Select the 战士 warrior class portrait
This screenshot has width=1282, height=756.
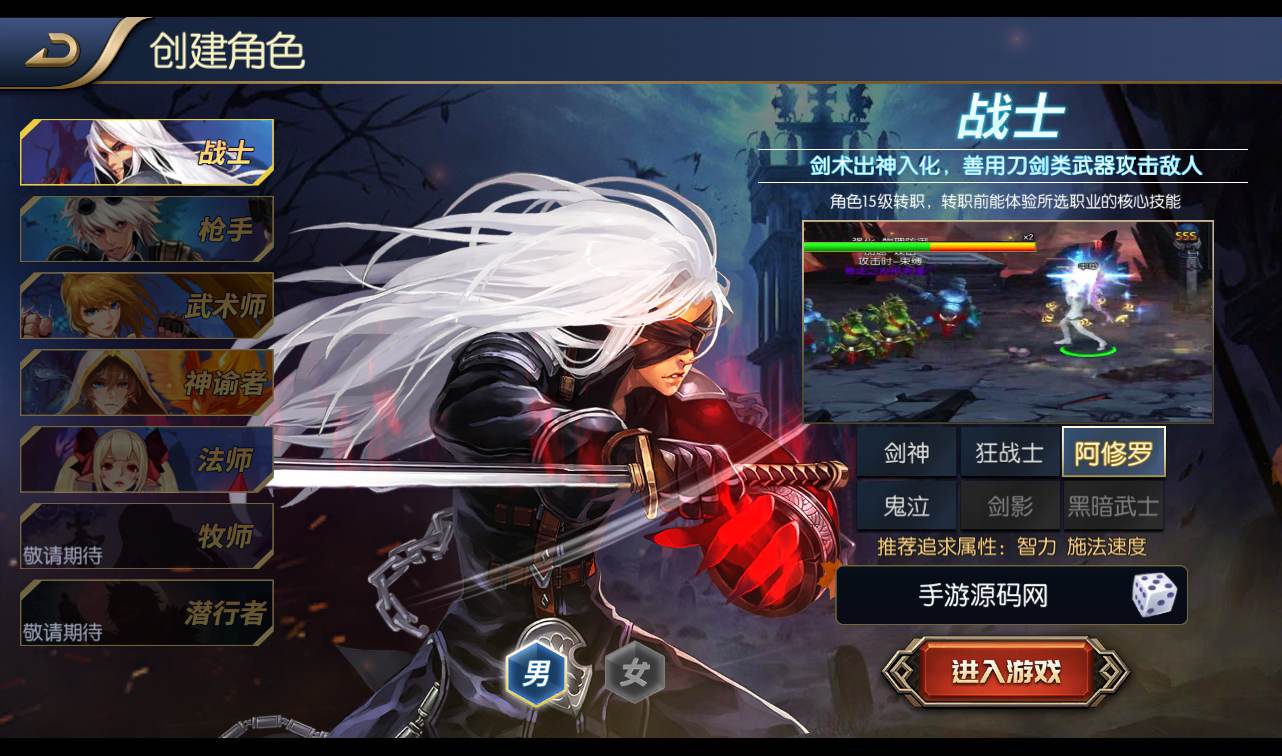pos(146,152)
